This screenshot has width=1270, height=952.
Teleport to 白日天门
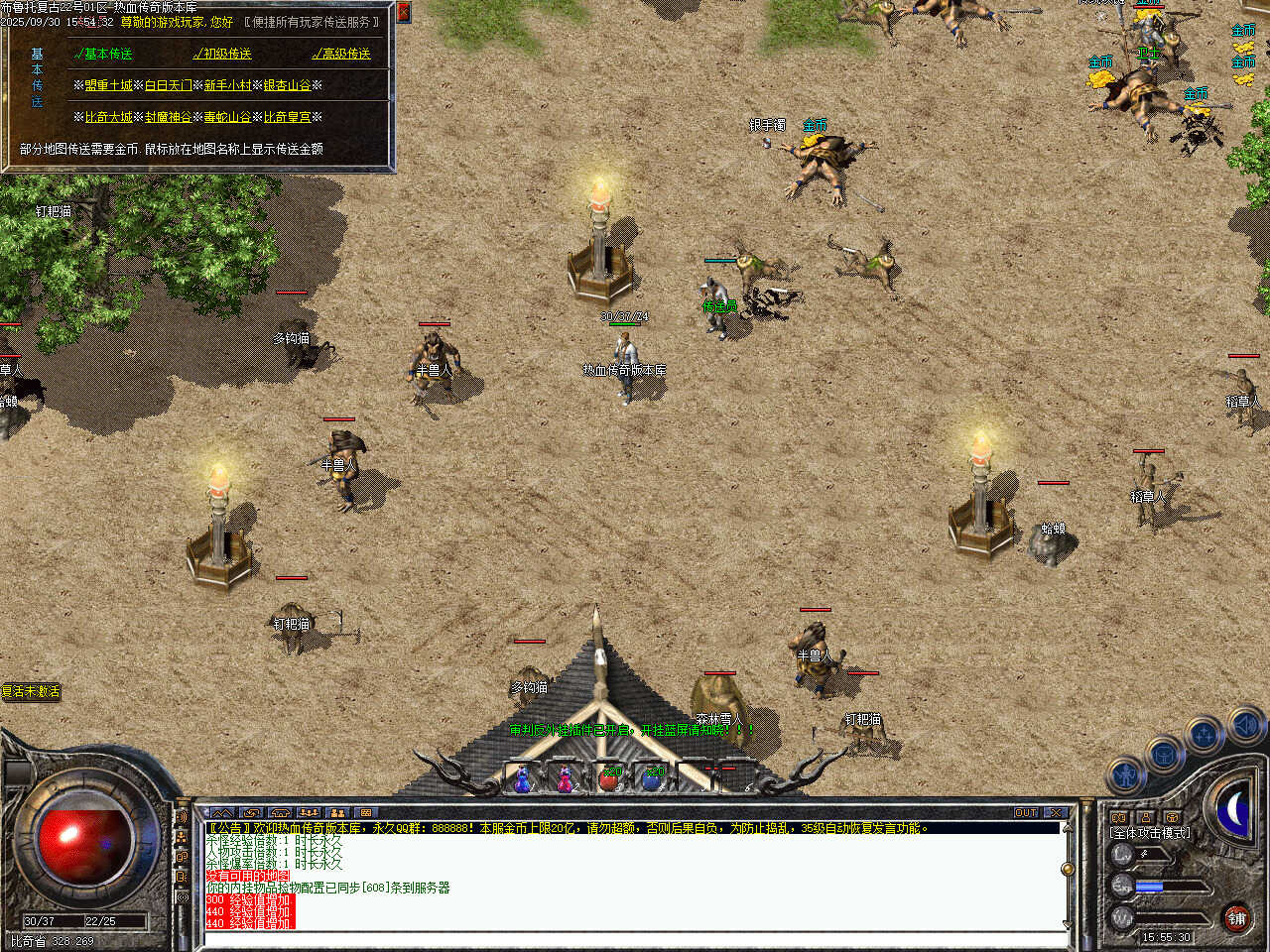tap(169, 85)
